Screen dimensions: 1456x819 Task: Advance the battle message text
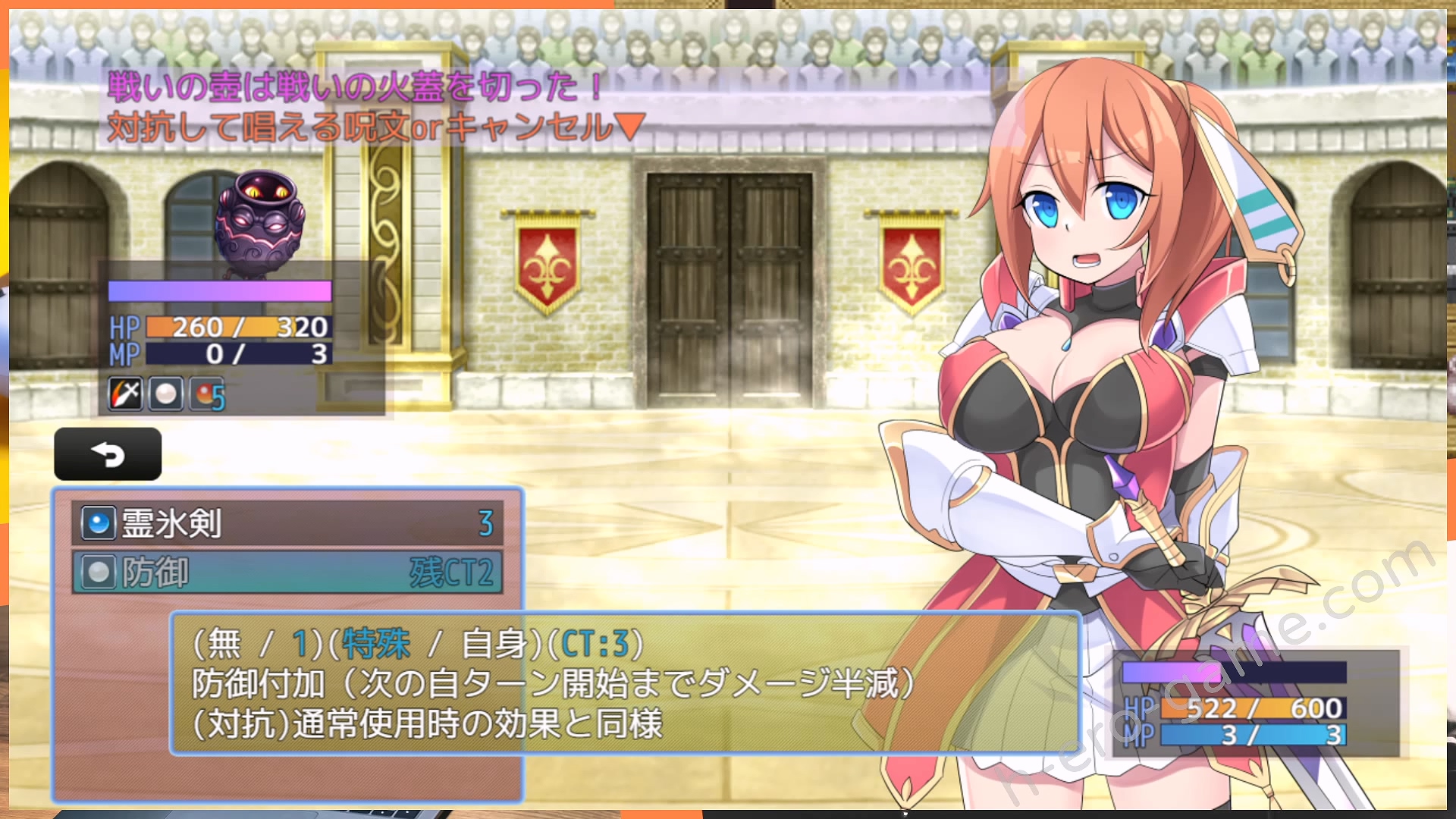coord(629,127)
